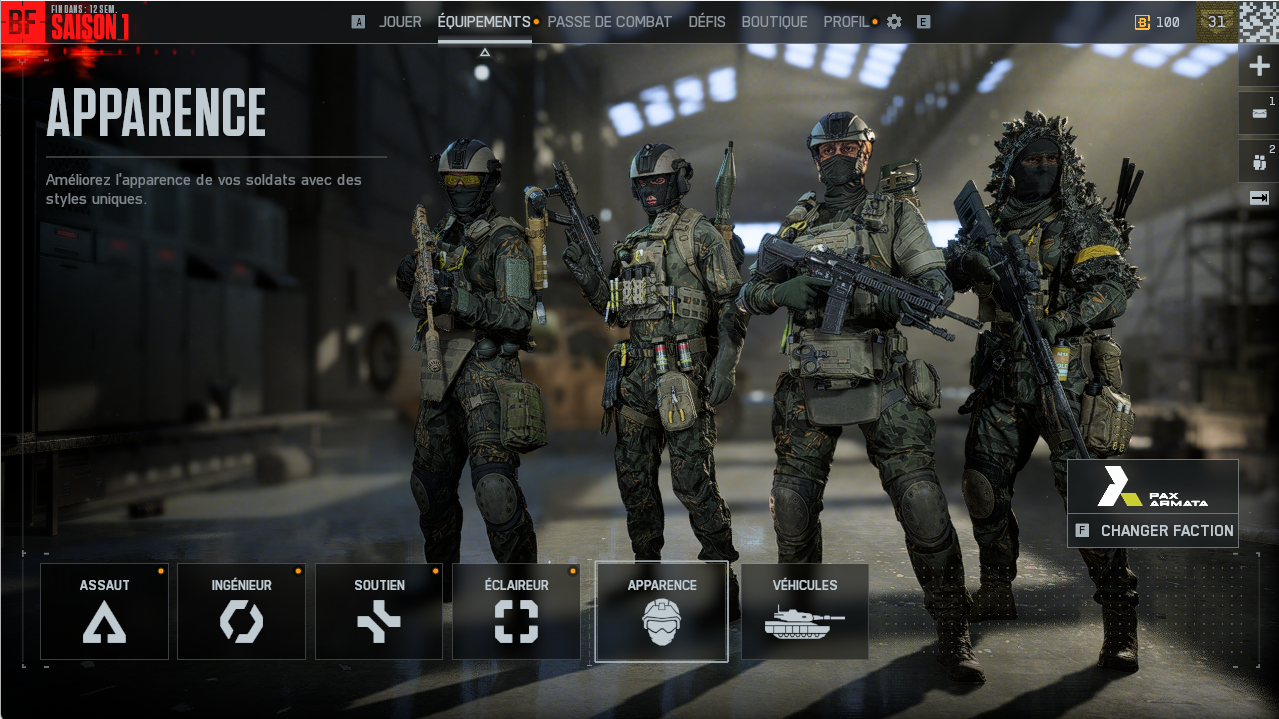Viewport: 1279px width, 719px height.
Task: Click CHANGER FACTION button
Action: coord(1153,531)
